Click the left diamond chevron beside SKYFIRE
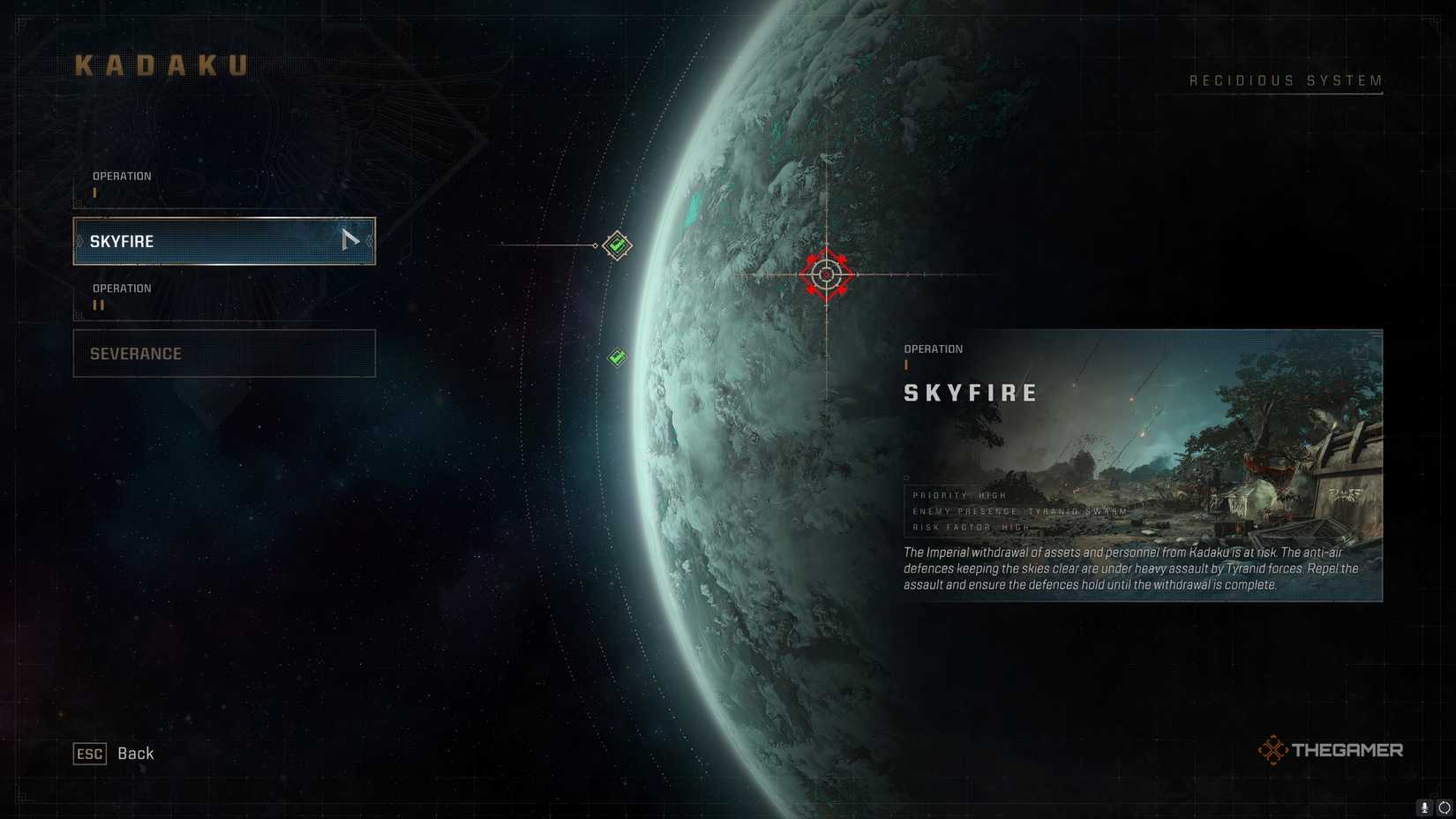1456x819 pixels. (x=79, y=240)
